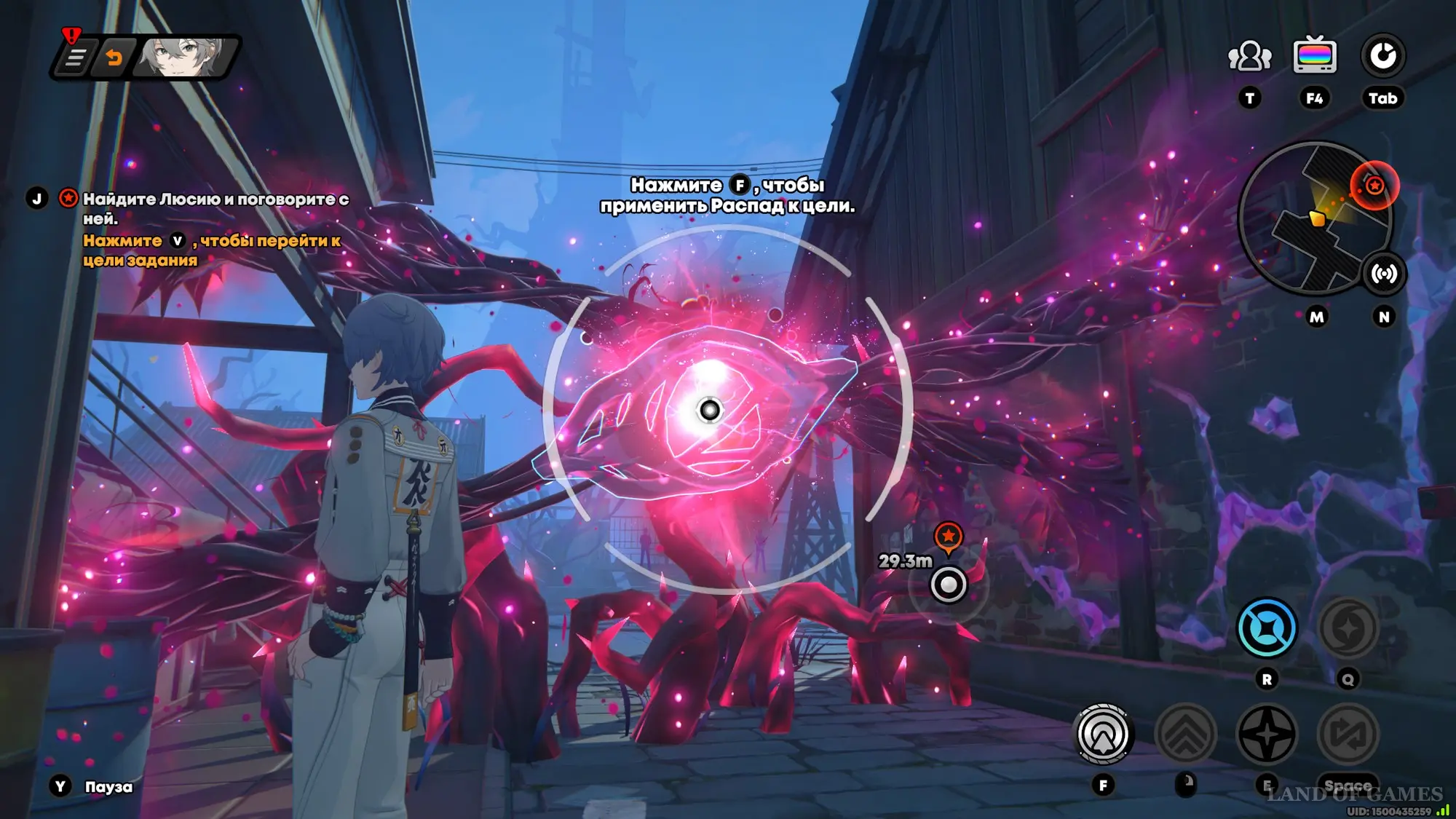Screen dimensions: 1456x819
Task: Open the main menu hamburger icon
Action: 75,58
